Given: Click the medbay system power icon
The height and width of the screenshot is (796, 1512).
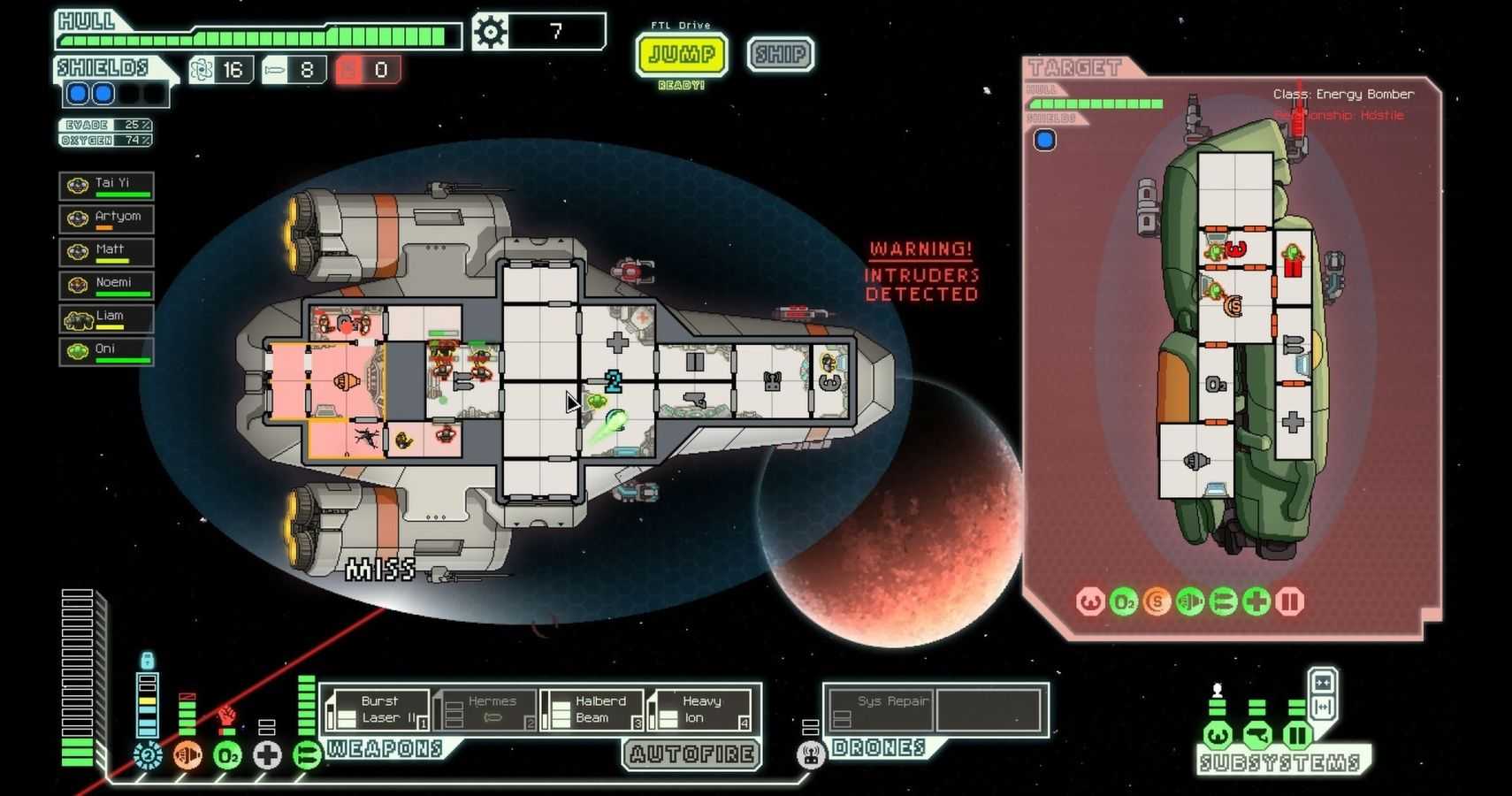Looking at the screenshot, I should 267,755.
